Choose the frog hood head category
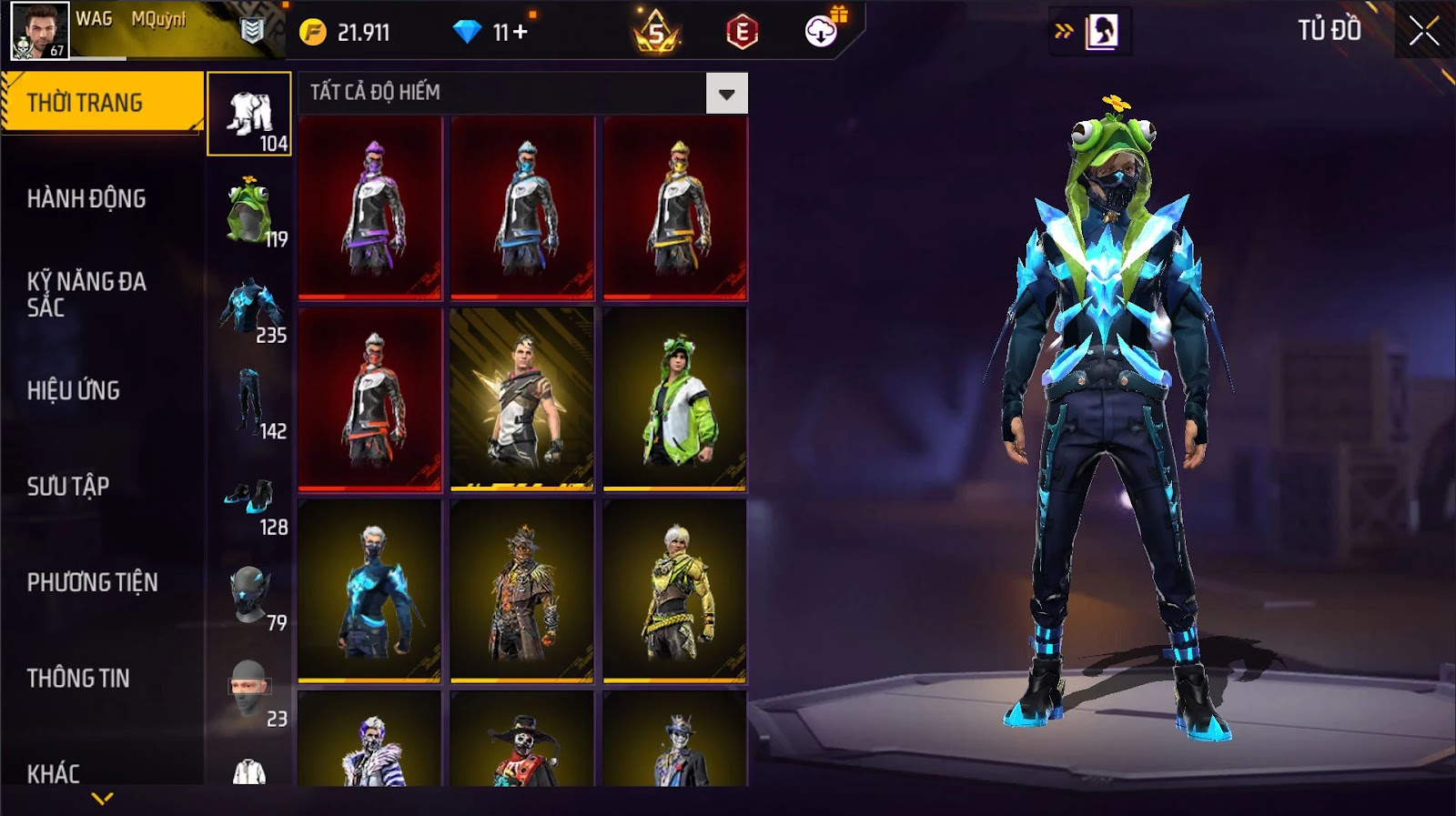This screenshot has width=1456, height=816. click(249, 211)
